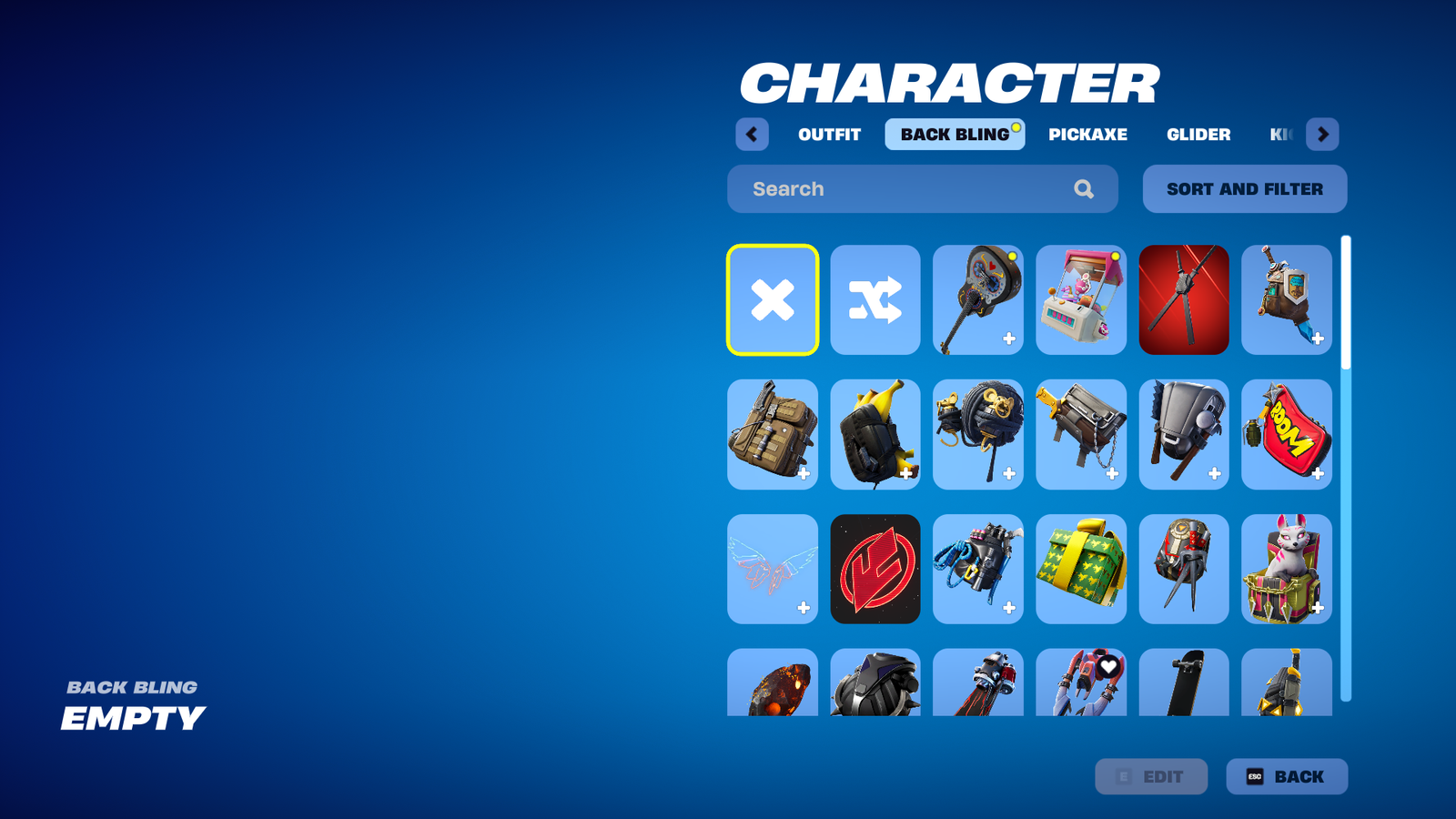Open the Pickaxe tab
The image size is (1456, 819).
1087,135
